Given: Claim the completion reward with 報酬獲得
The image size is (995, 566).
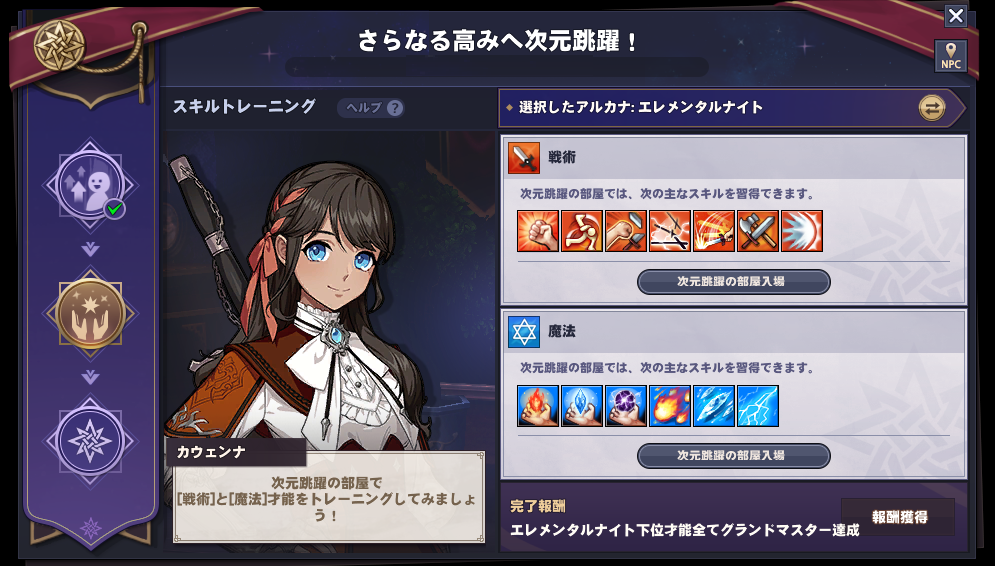Looking at the screenshot, I should click(898, 517).
